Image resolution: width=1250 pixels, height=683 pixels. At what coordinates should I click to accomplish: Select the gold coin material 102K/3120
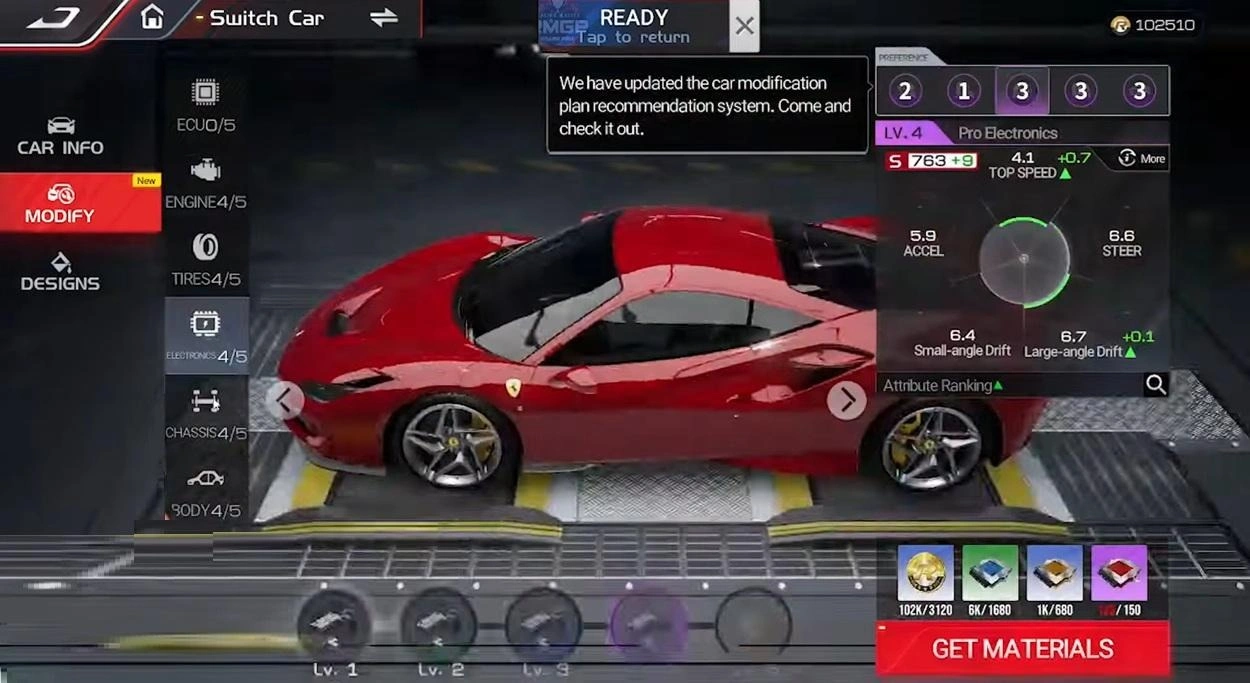tap(925, 575)
